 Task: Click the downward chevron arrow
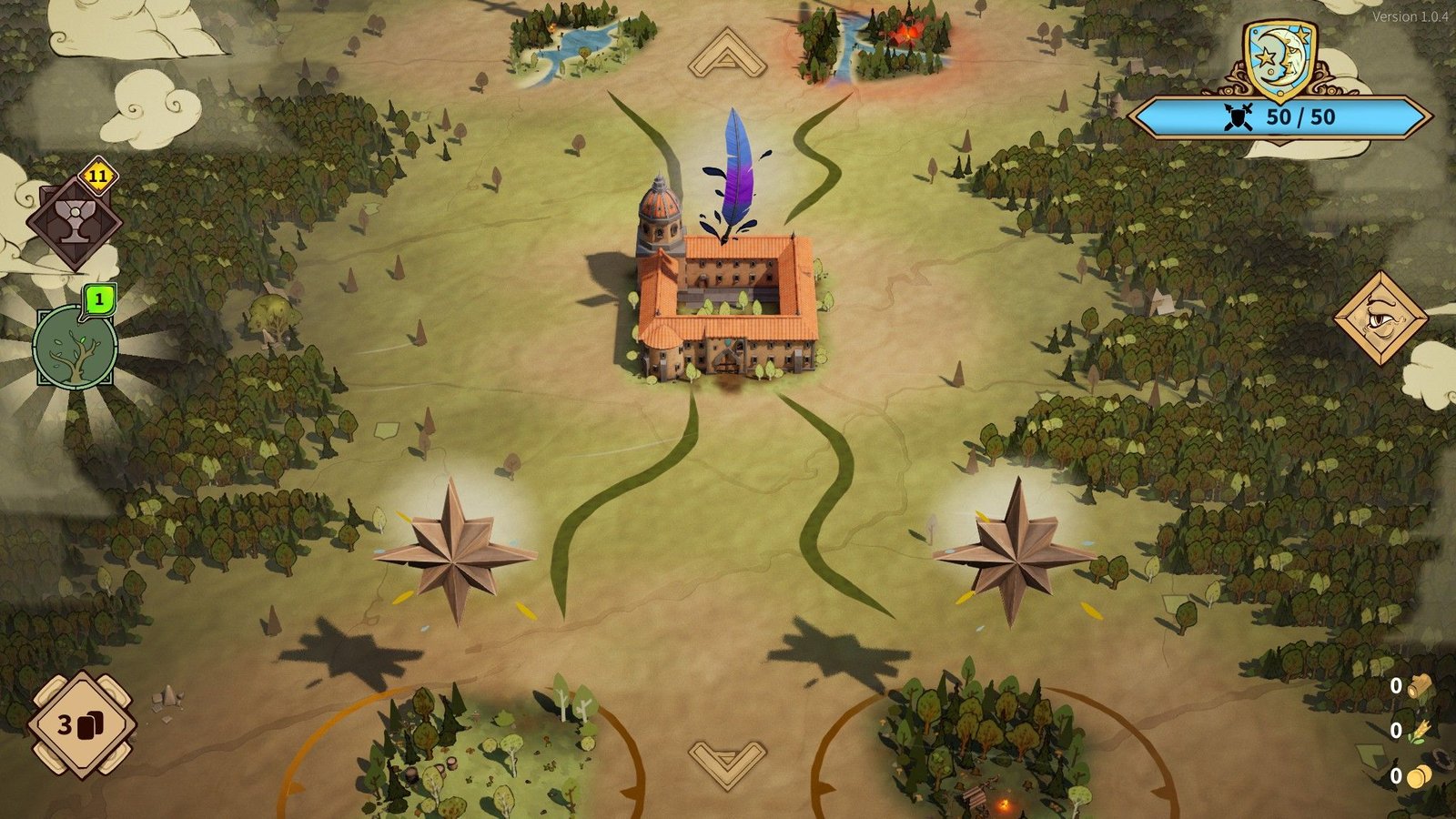[727, 761]
